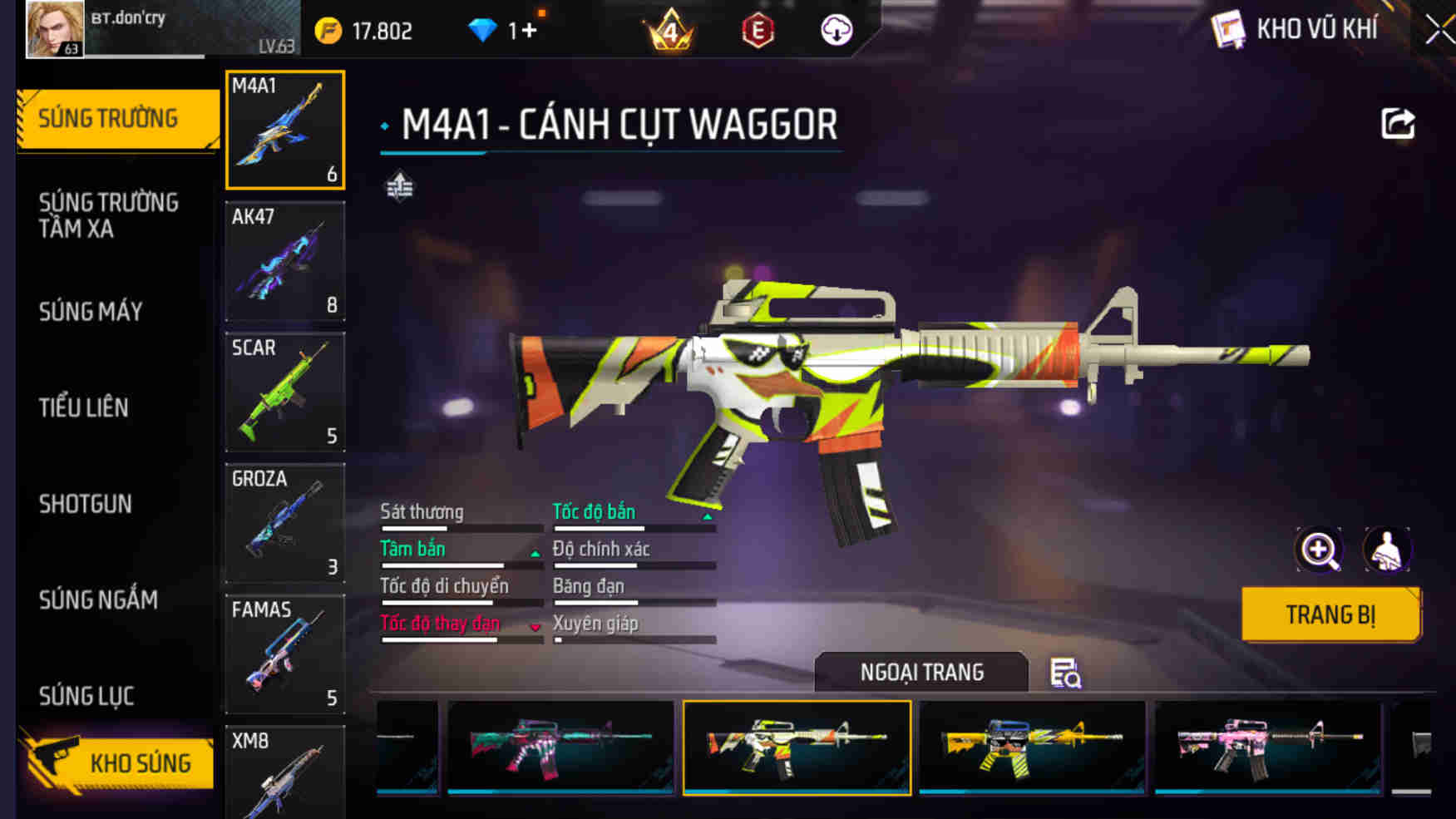This screenshot has height=819, width=1456.
Task: Equip the skin with TRANG BỊ button
Action: 1330,614
